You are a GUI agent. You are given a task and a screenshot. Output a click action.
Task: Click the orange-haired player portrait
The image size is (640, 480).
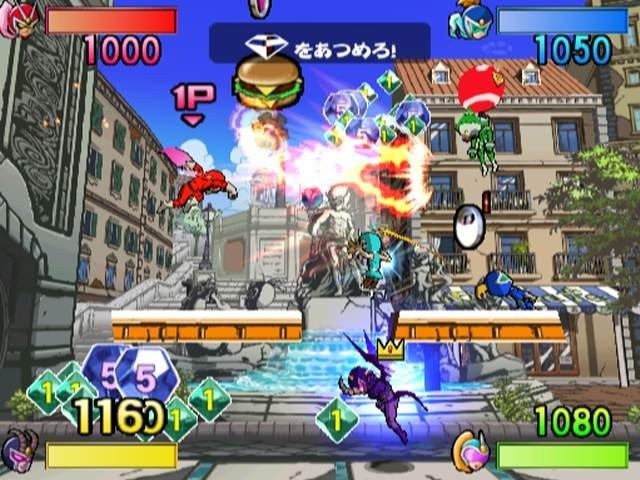pyautogui.click(x=469, y=450)
